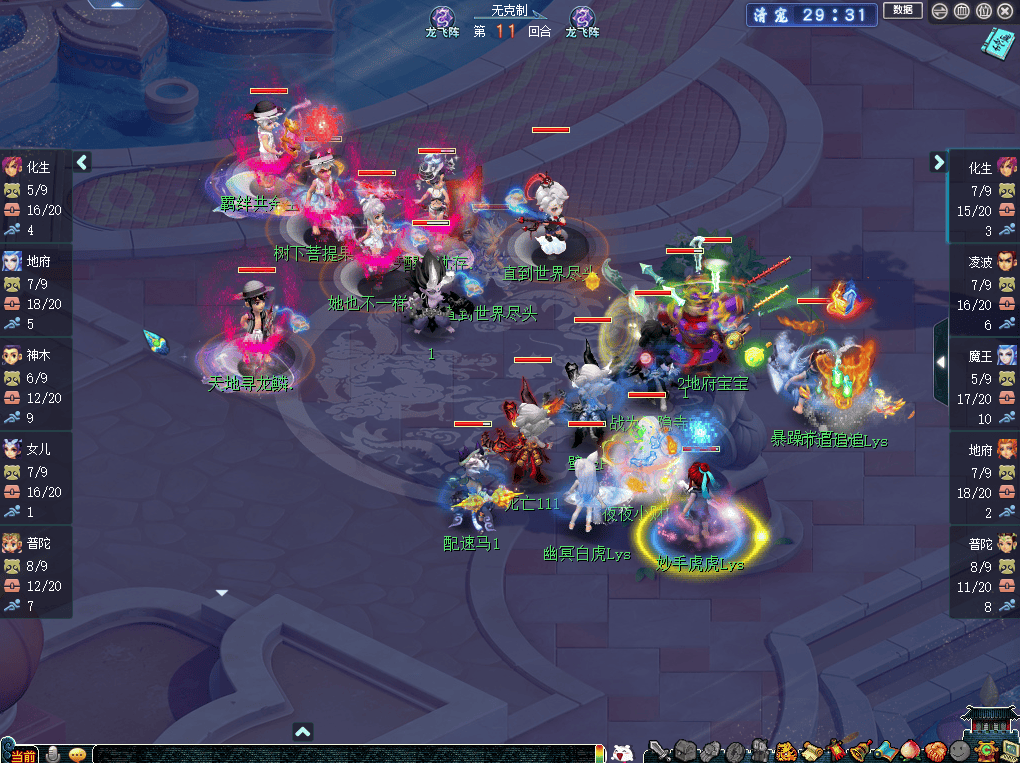Open the teal book icon

click(996, 43)
